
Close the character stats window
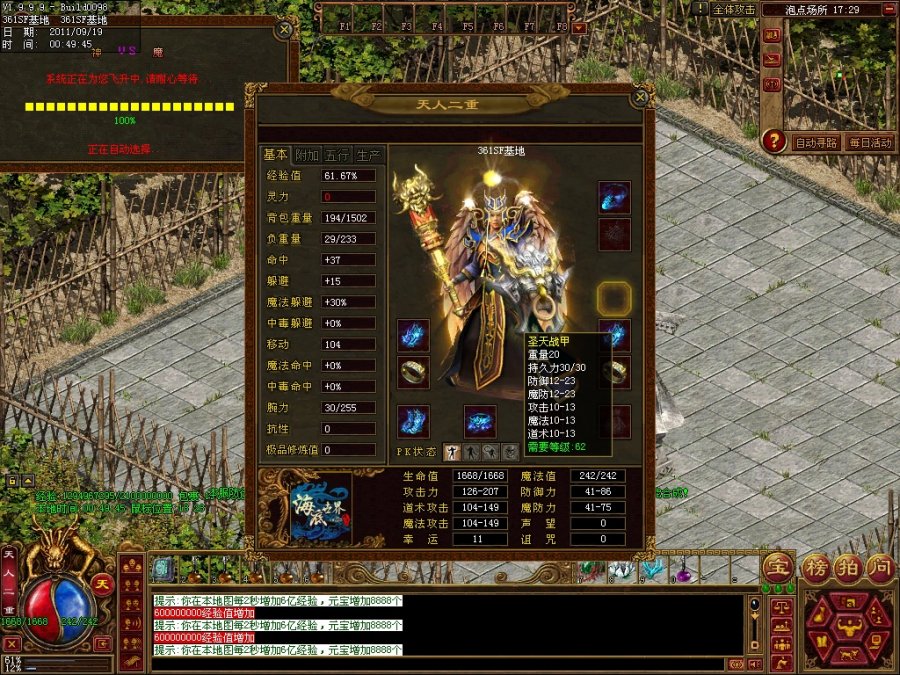640,98
